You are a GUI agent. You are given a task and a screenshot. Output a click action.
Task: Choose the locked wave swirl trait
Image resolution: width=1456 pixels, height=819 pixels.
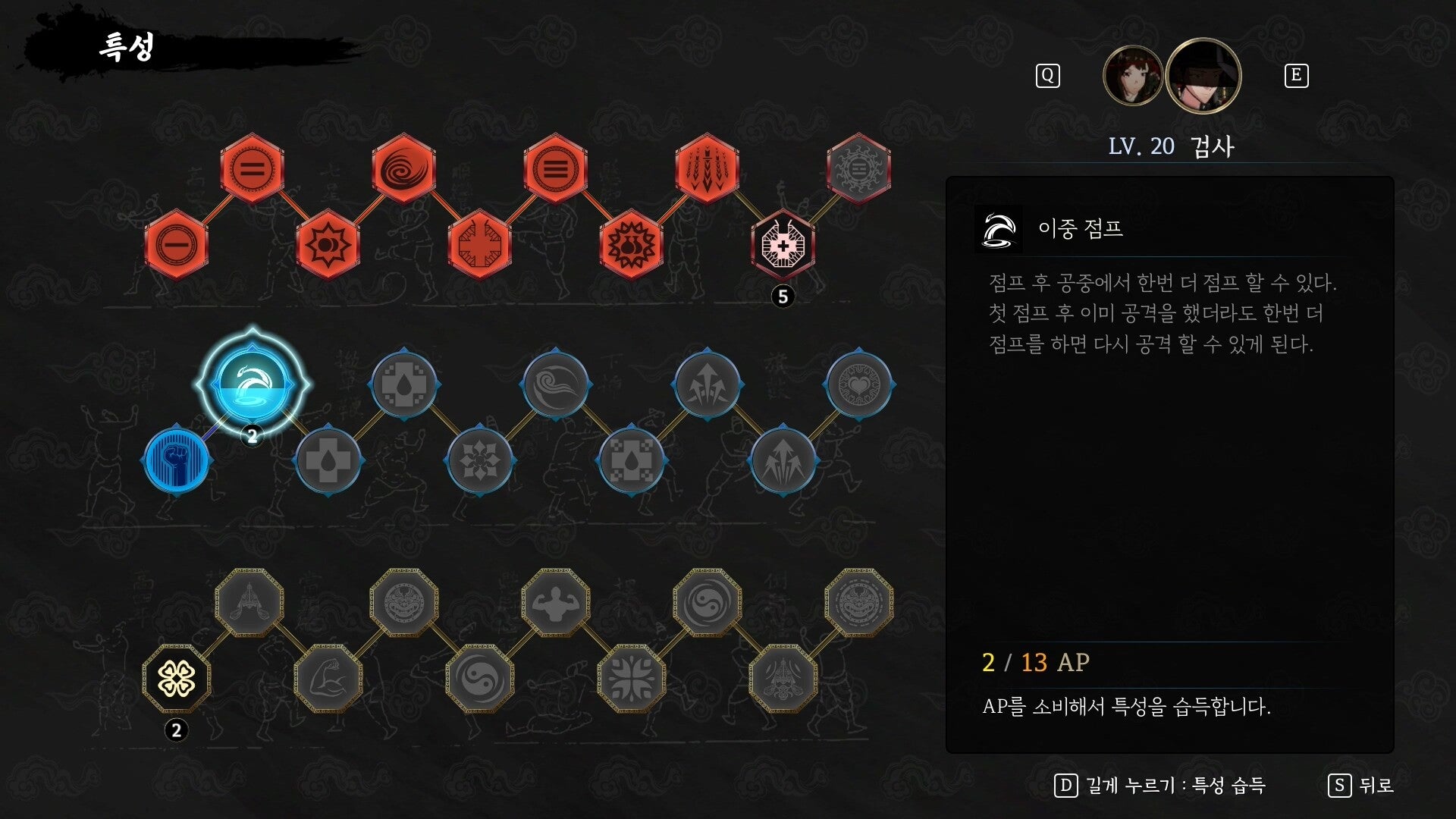pyautogui.click(x=555, y=384)
